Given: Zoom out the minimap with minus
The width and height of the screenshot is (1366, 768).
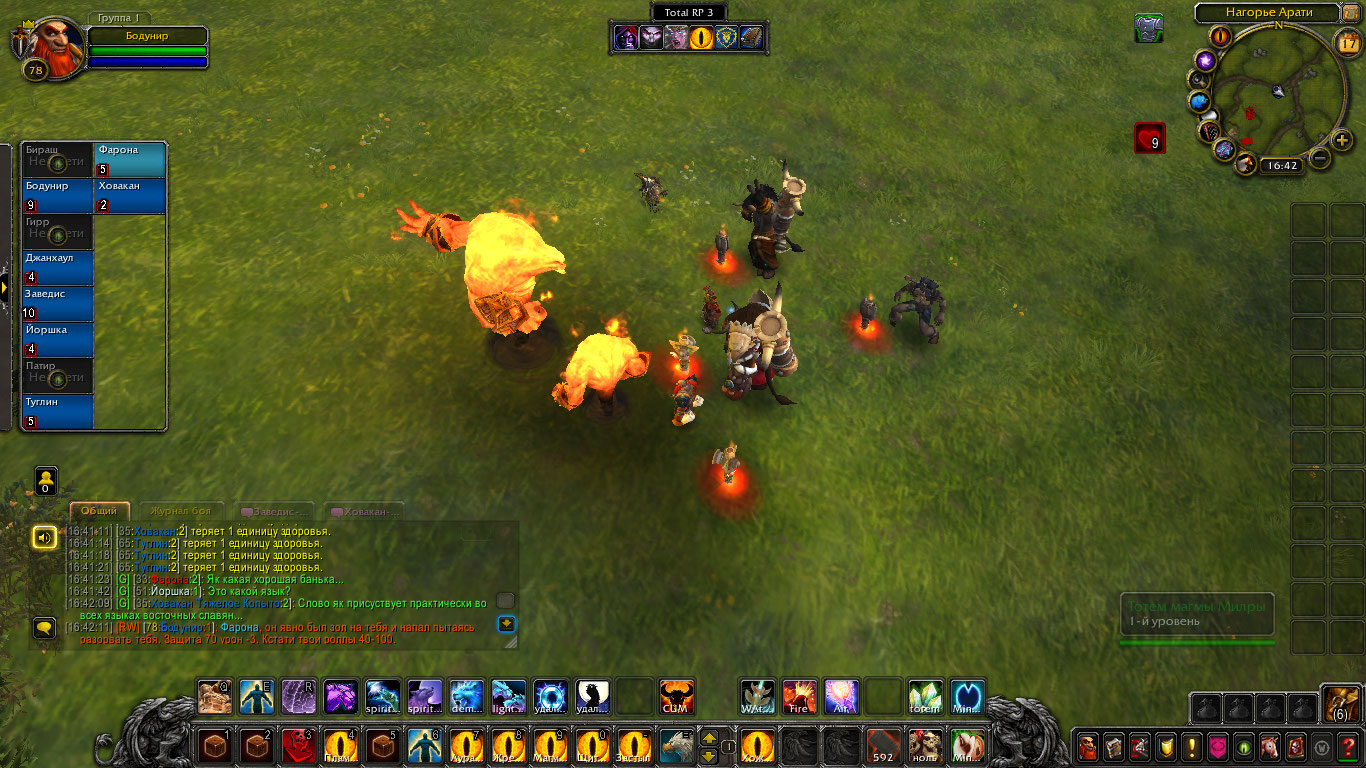Looking at the screenshot, I should click(1320, 158).
